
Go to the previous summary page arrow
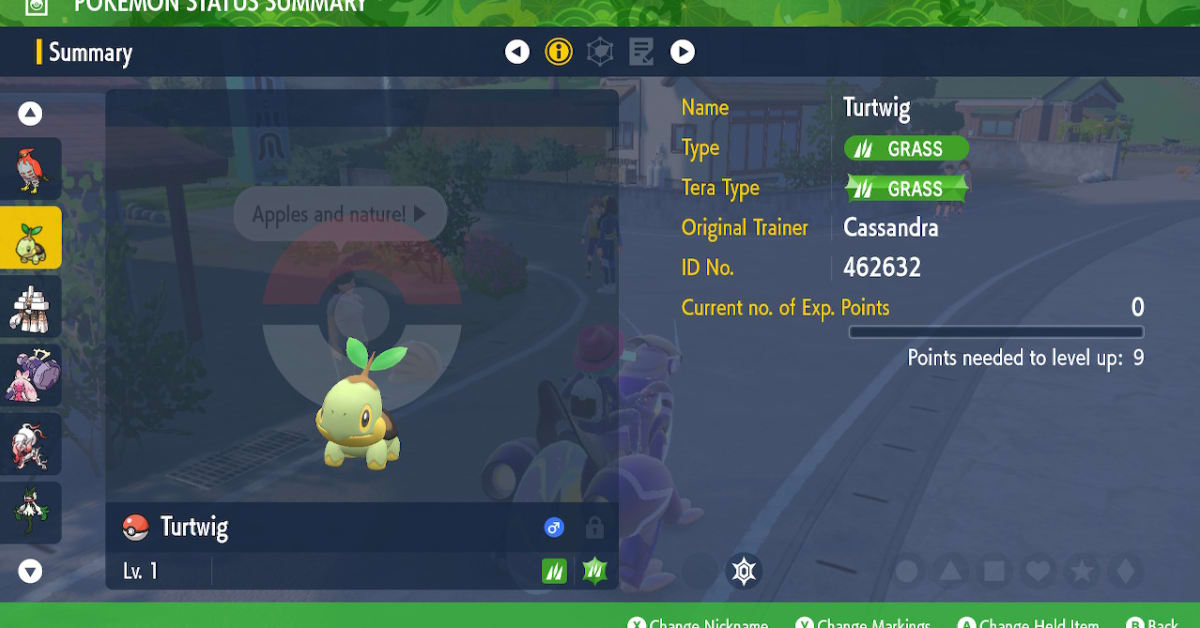click(517, 52)
